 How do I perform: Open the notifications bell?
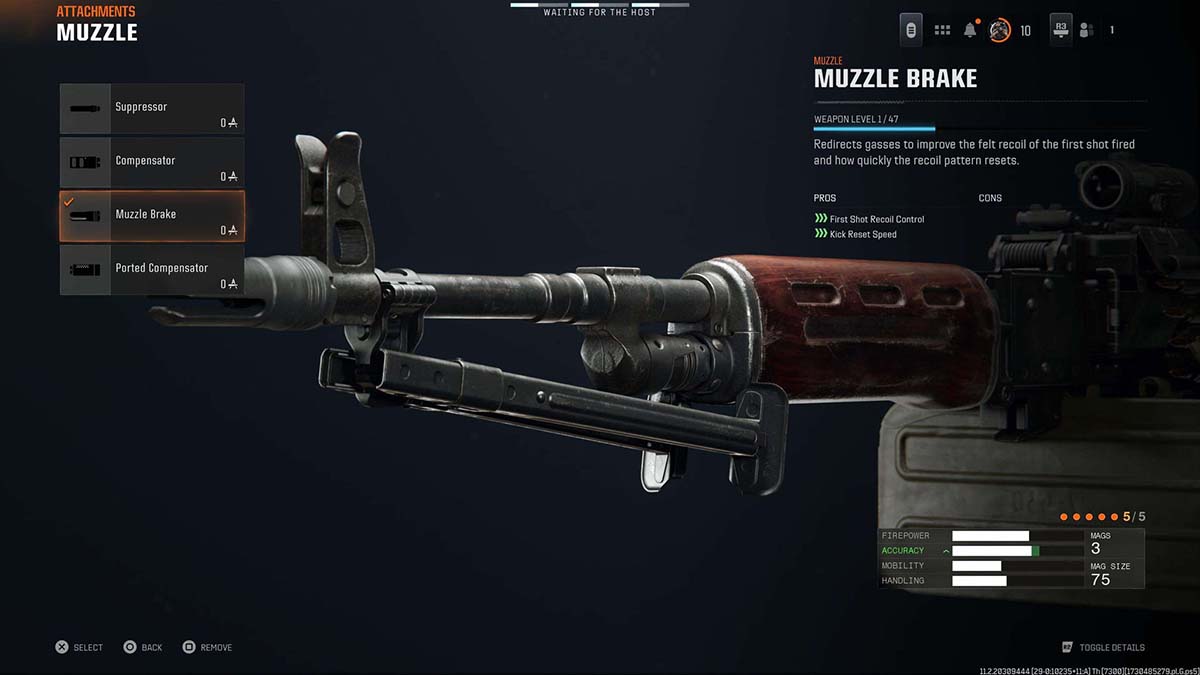pyautogui.click(x=970, y=30)
